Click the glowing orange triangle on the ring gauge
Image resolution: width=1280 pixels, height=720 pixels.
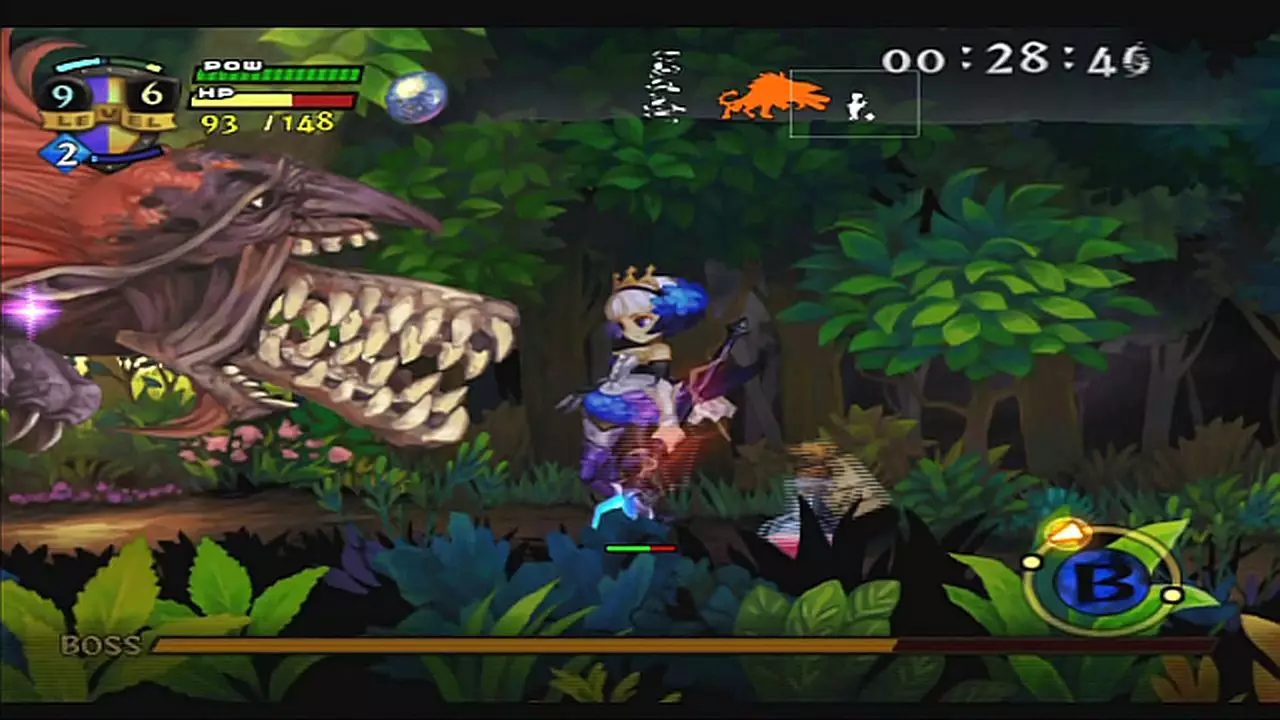[1068, 533]
